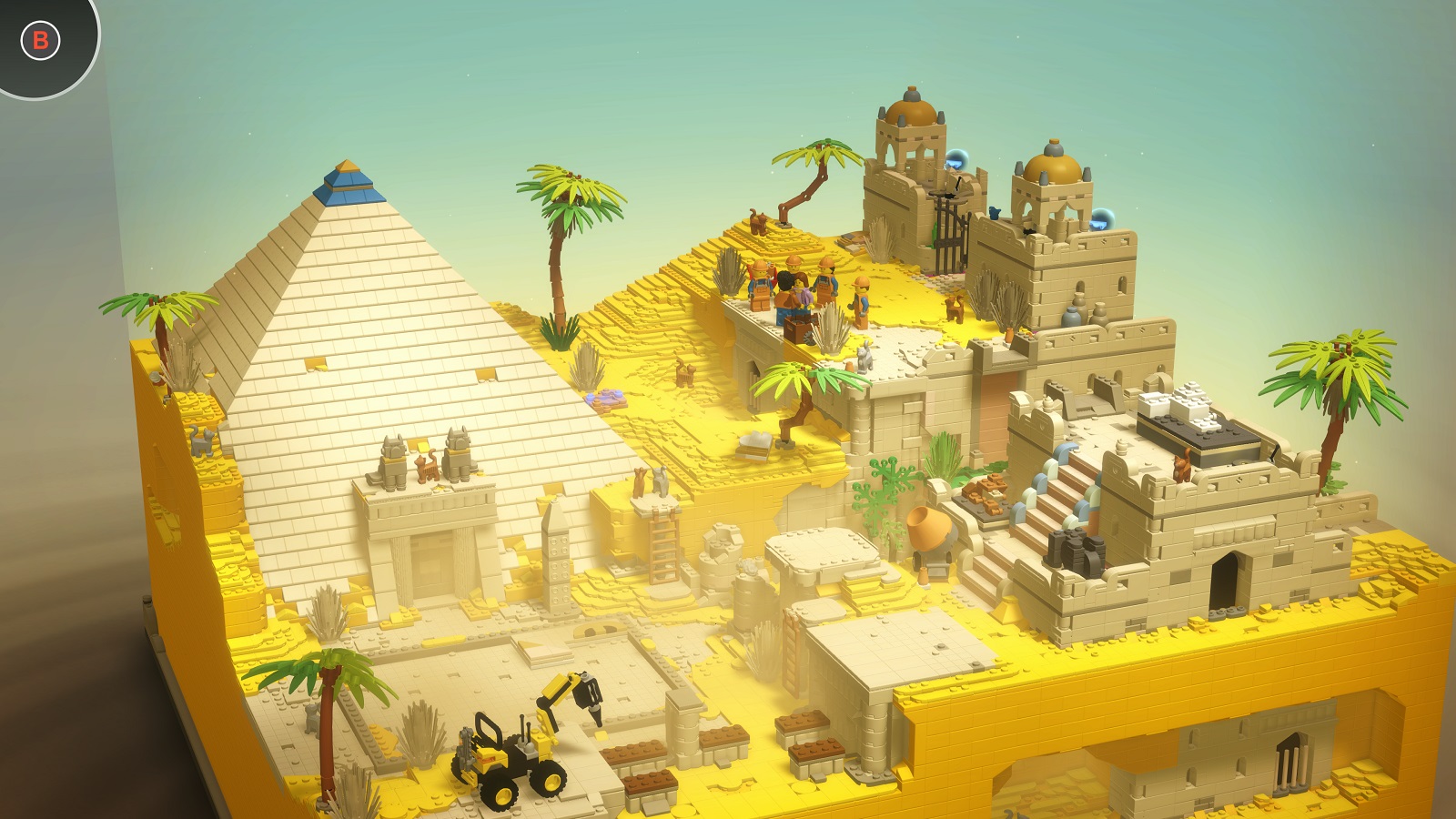Collect the glowing blue orb near the gate tower
Screen dimensions: 1456x819
(958, 160)
